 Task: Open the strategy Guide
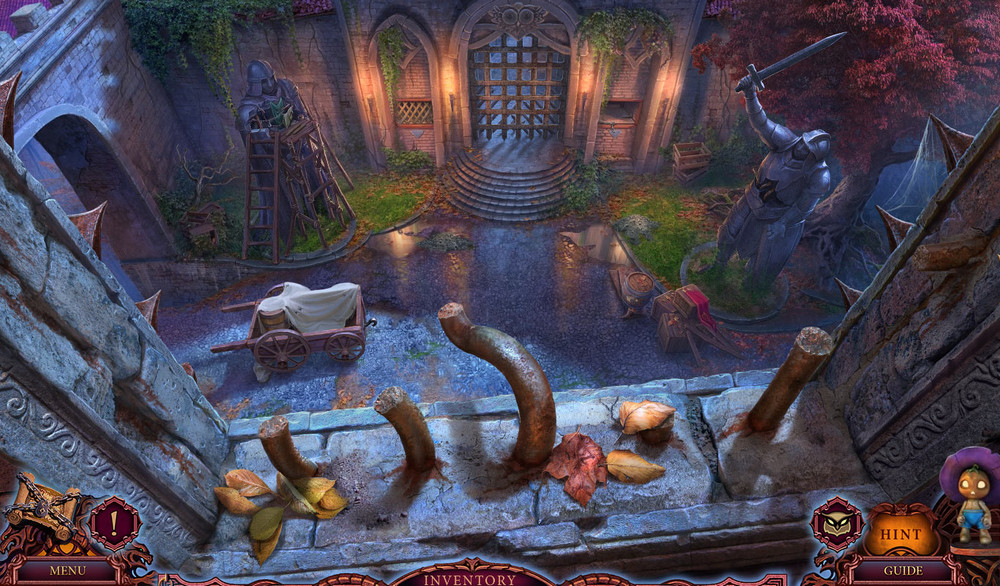pos(902,571)
